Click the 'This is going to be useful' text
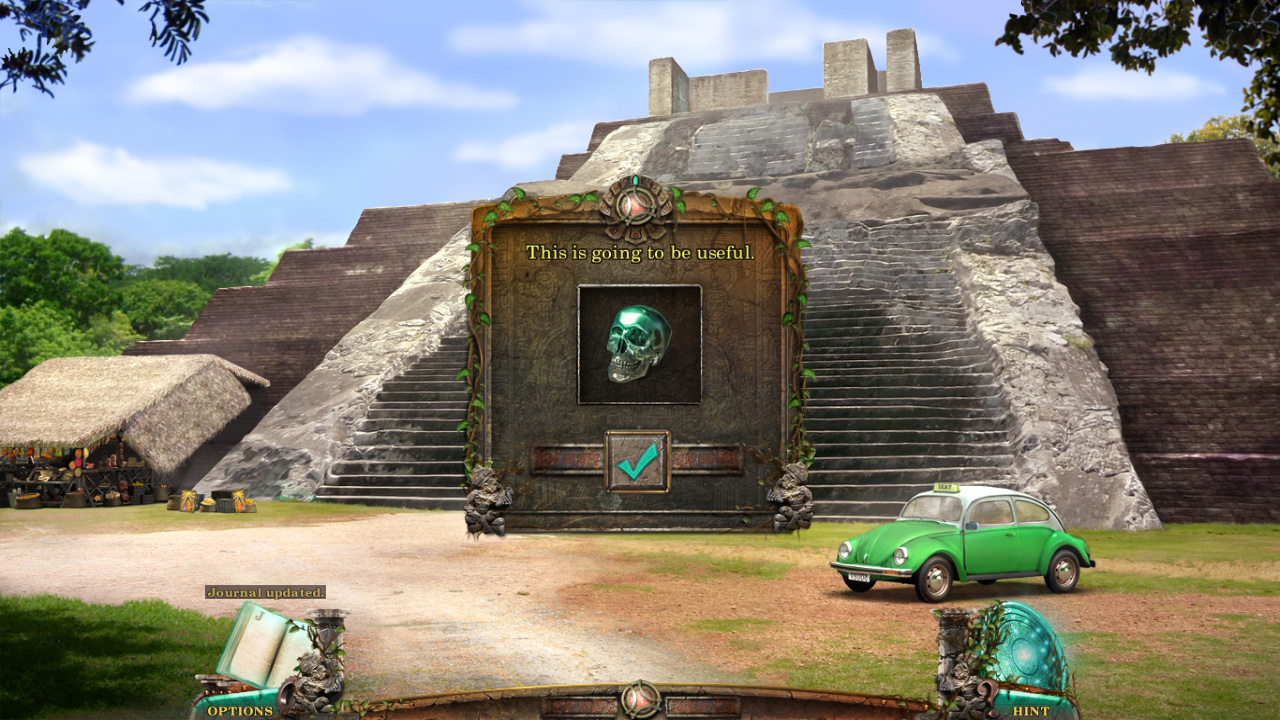 click(x=640, y=253)
